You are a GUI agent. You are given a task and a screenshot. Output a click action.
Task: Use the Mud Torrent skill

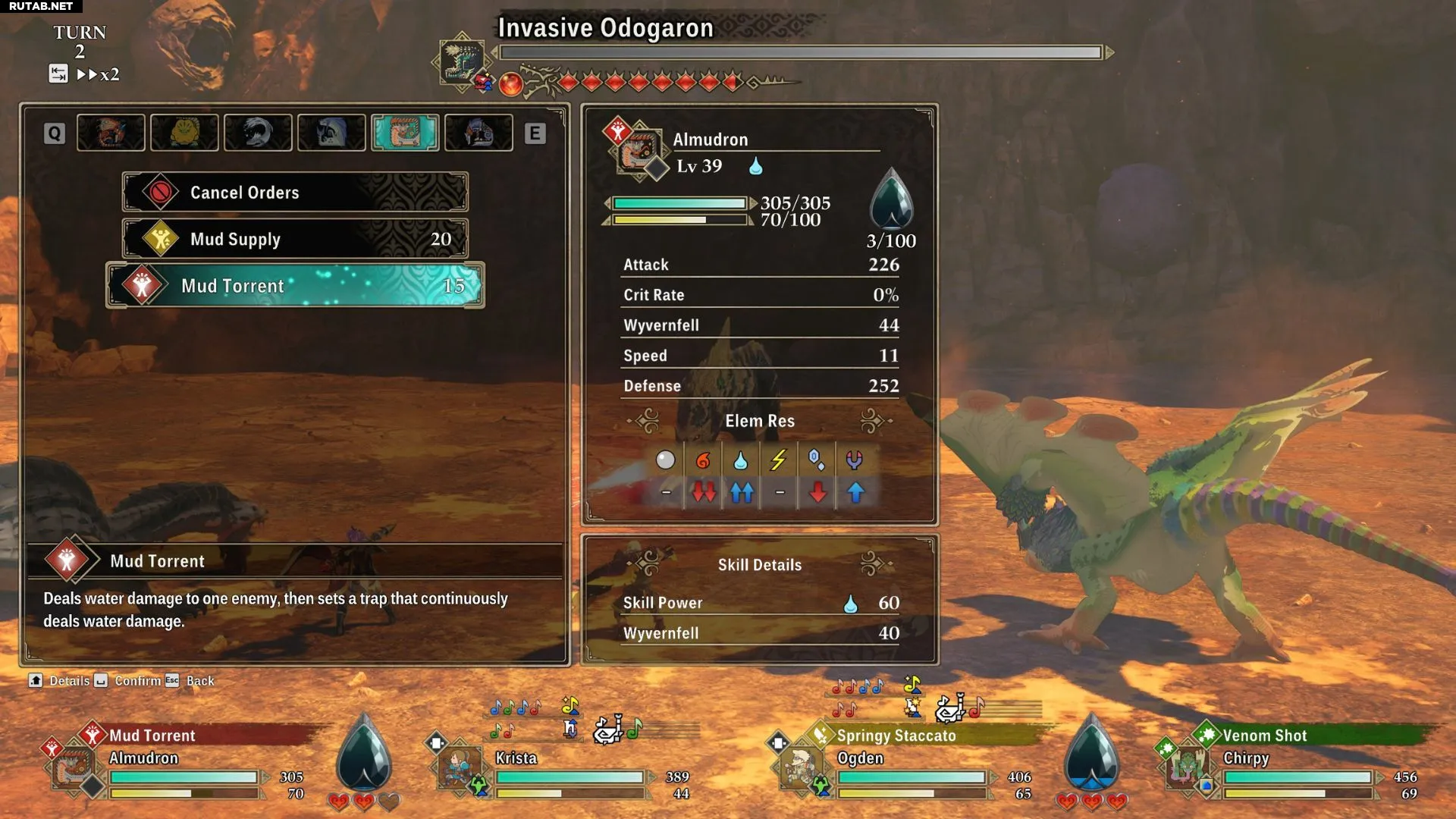click(x=294, y=286)
